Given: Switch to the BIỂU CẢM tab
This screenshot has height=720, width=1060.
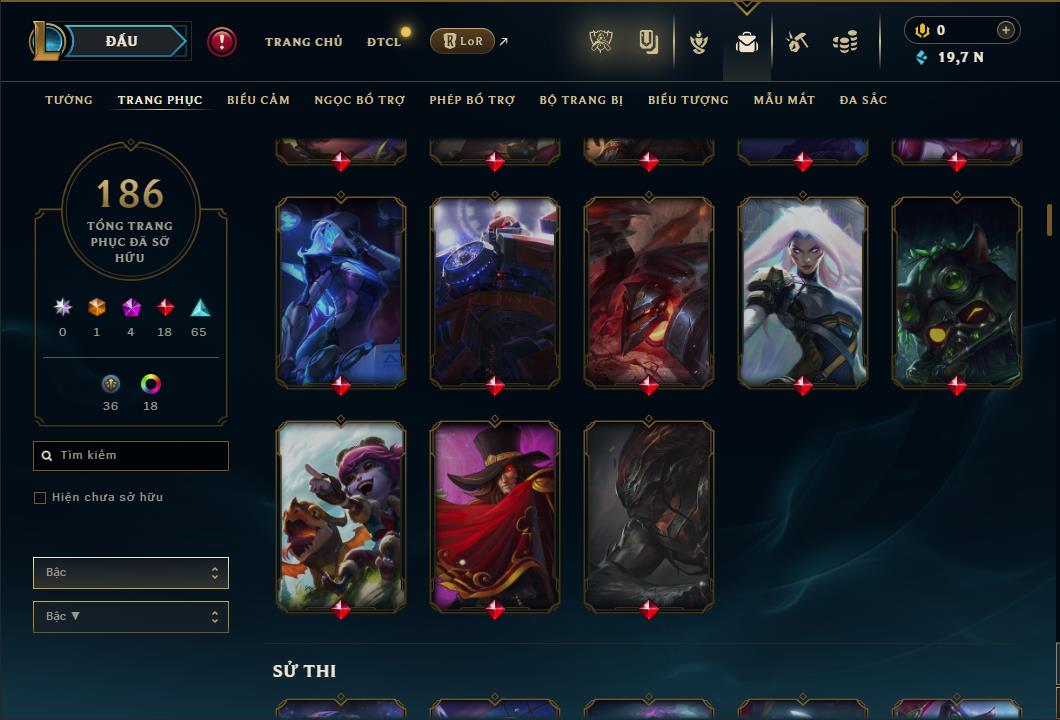Looking at the screenshot, I should click(258, 100).
